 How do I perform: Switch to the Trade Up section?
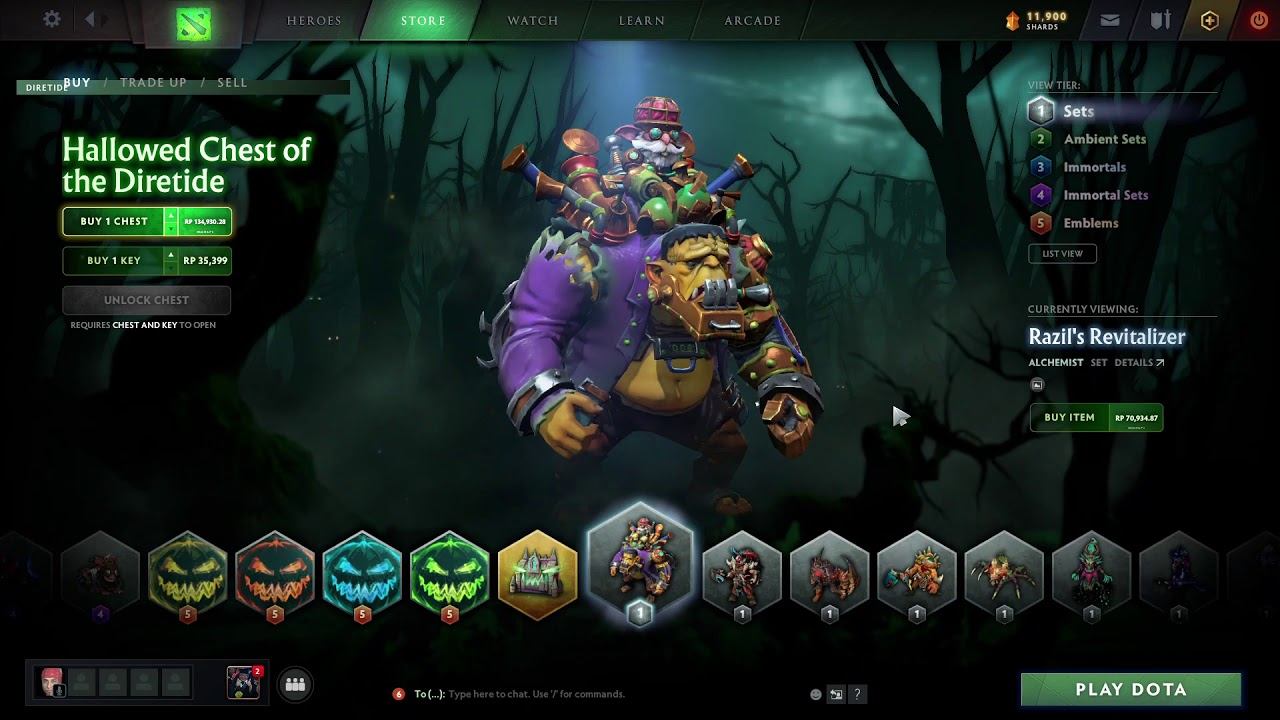coord(153,83)
